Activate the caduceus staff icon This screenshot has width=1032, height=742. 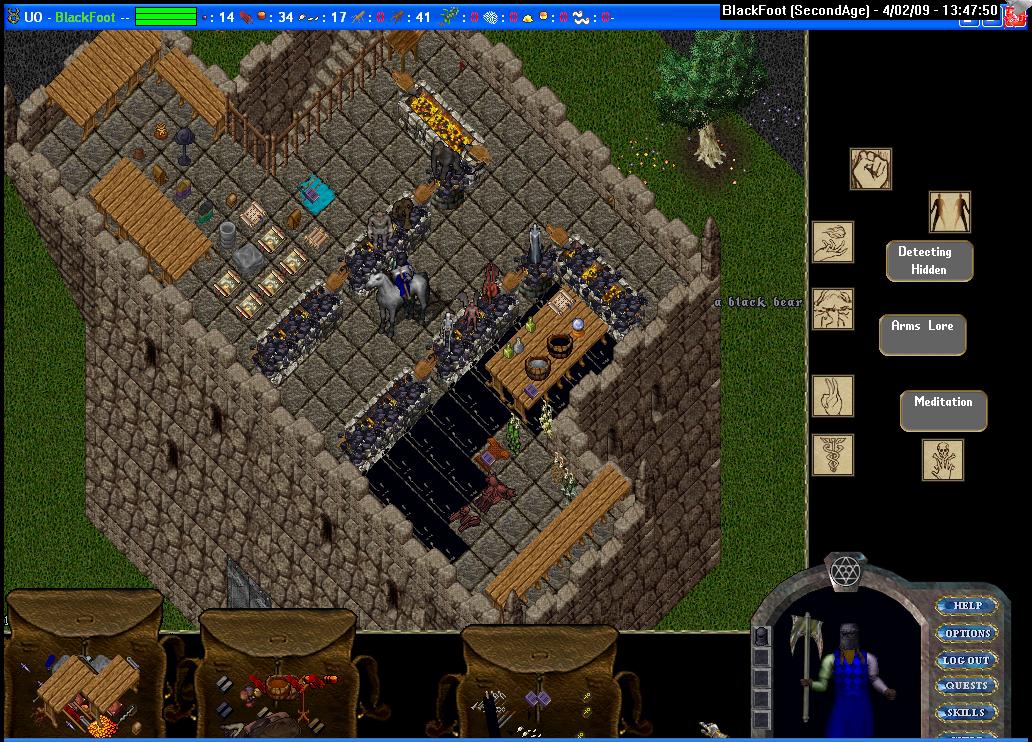coord(832,455)
